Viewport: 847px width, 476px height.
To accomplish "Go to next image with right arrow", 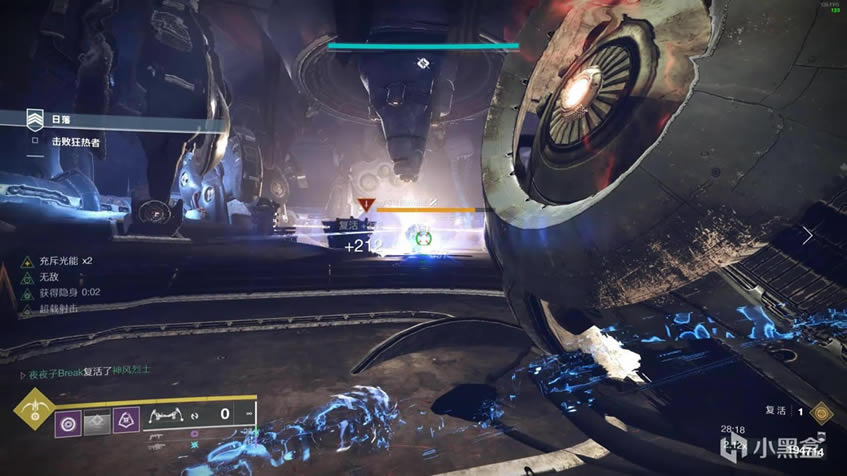I will pos(808,236).
